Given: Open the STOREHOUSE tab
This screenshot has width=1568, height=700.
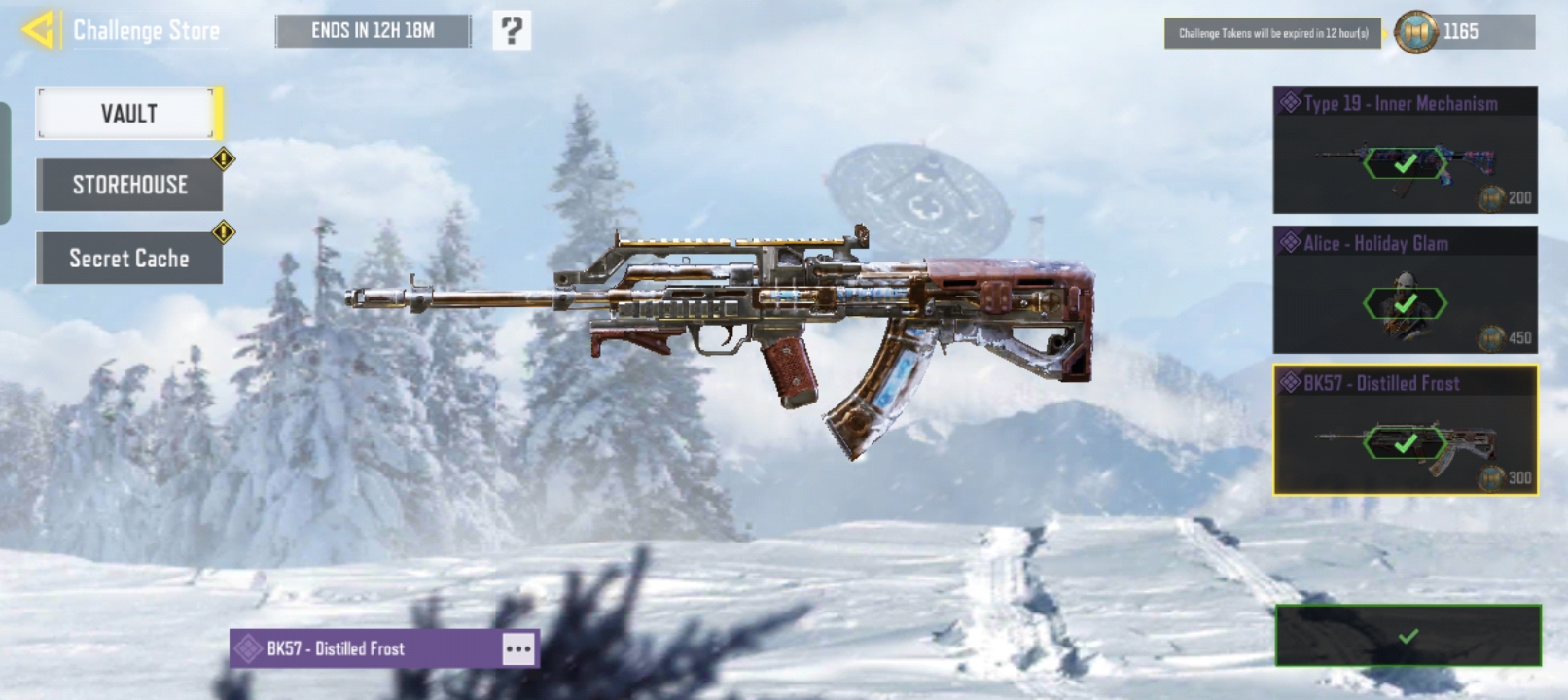Looking at the screenshot, I should point(129,185).
